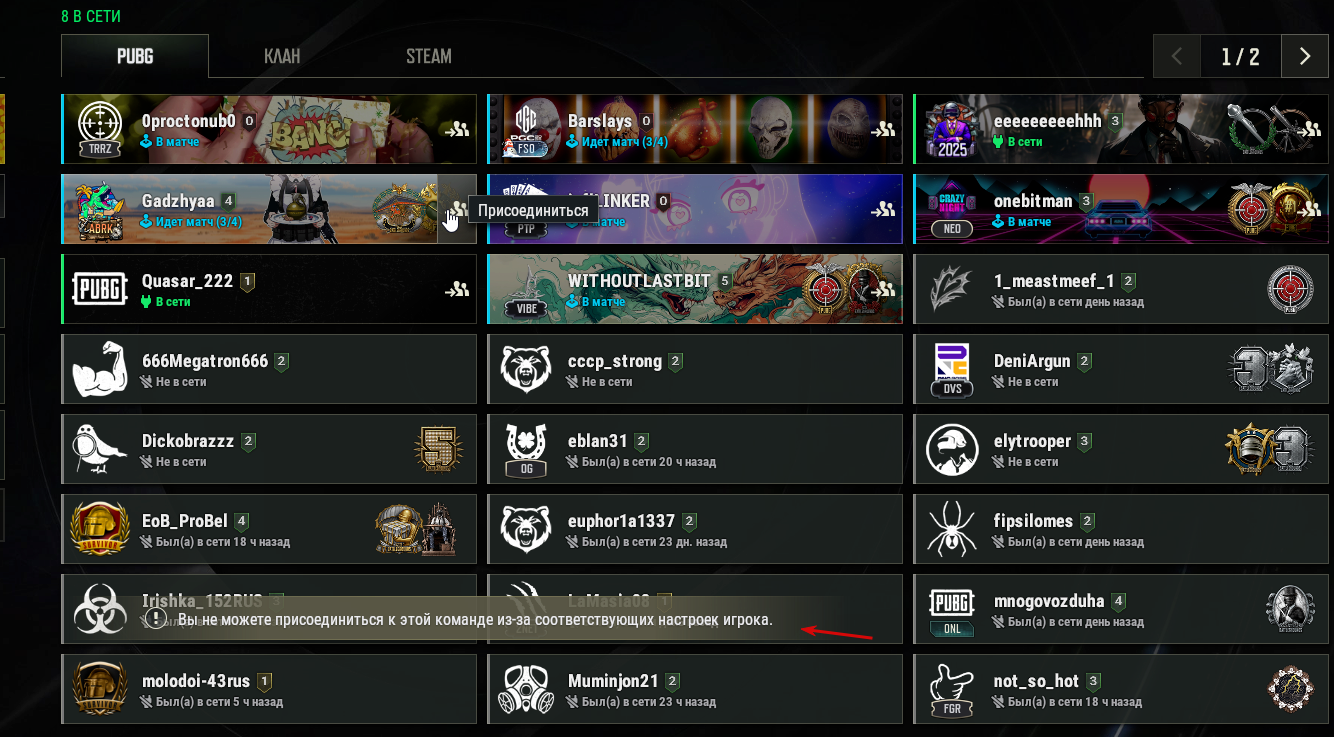Click join icon on Barslays' row
1334x737 pixels.
(883, 129)
